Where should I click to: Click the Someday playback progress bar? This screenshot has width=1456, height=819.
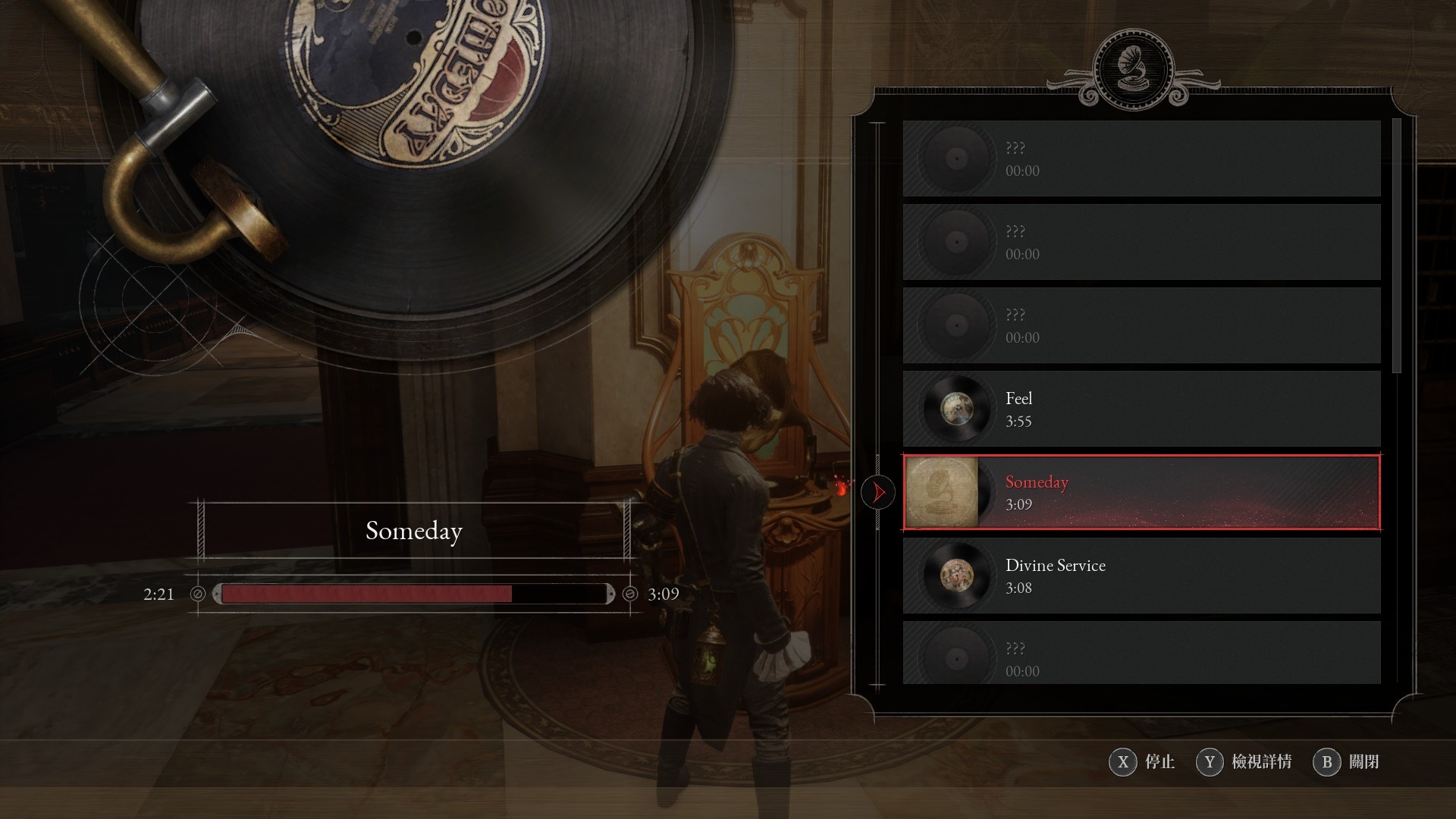click(413, 594)
